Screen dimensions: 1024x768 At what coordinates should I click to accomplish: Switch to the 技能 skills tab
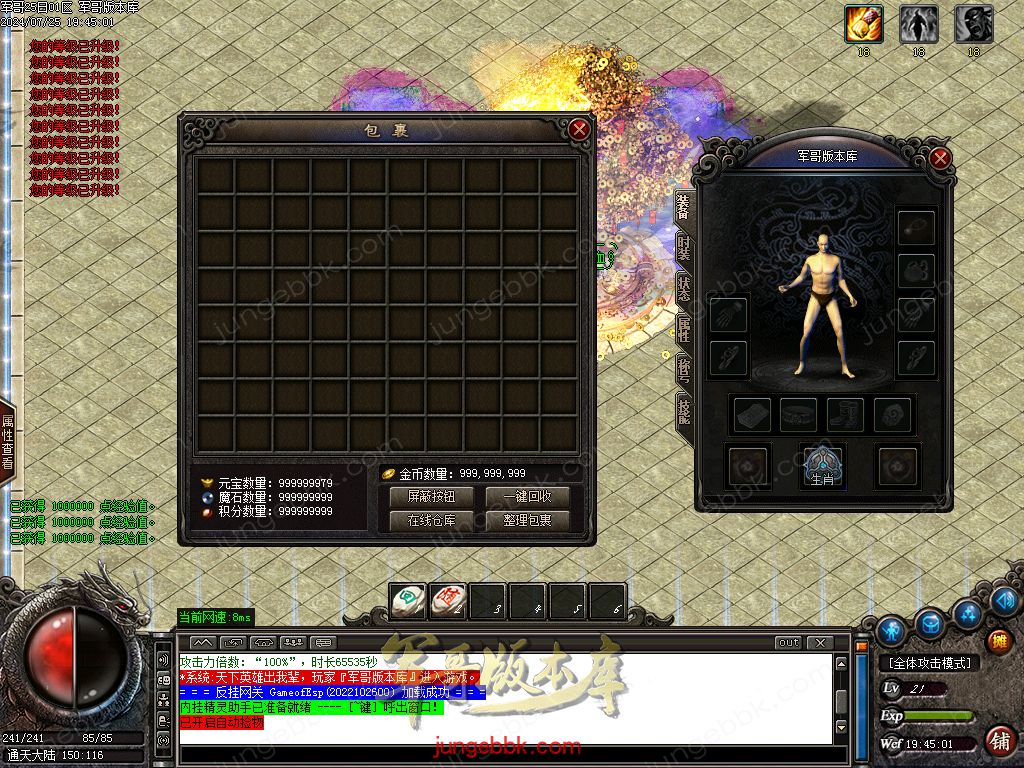[x=684, y=409]
